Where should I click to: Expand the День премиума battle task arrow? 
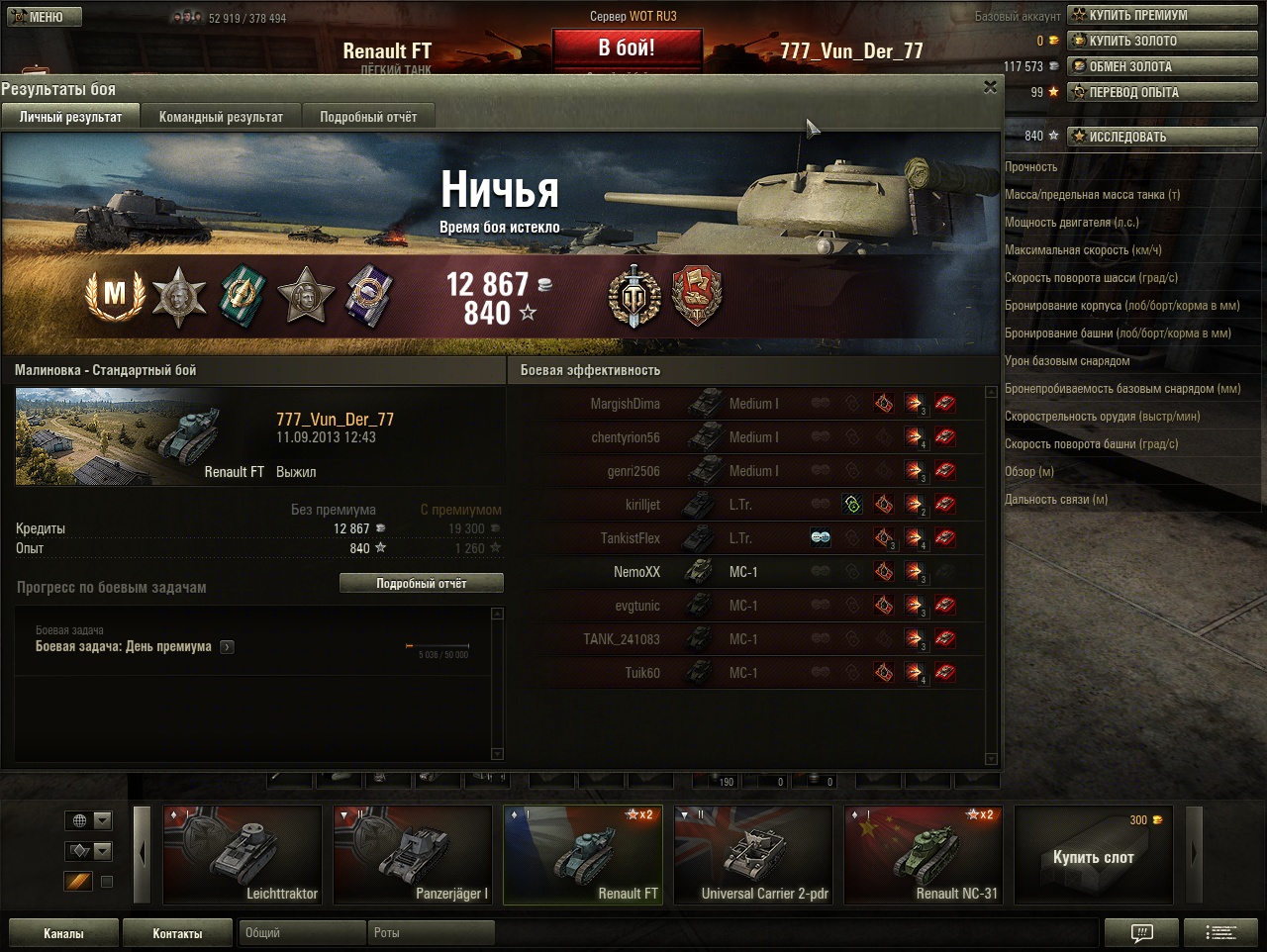(228, 647)
